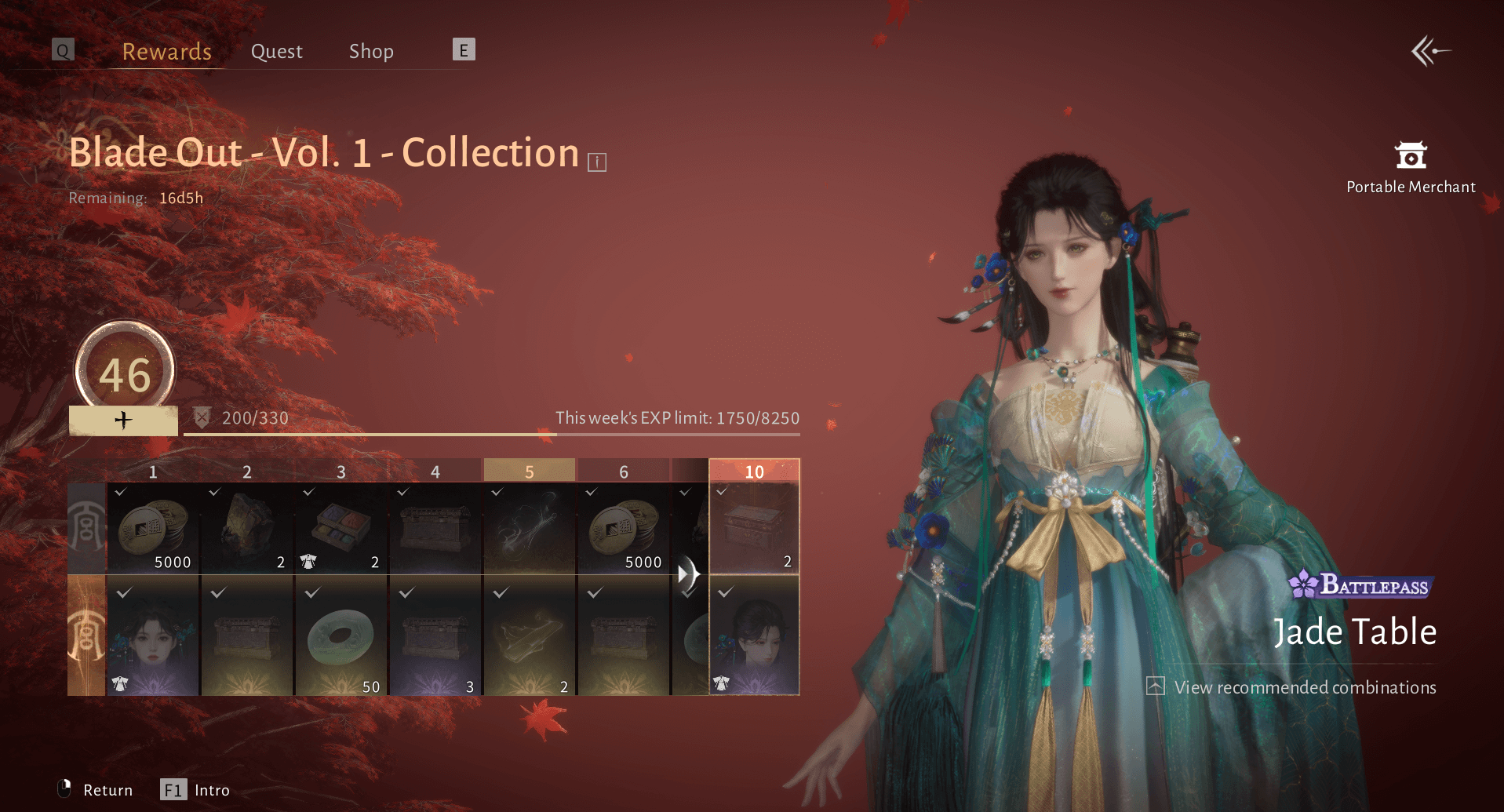The image size is (1504, 812).
Task: Switch to the Quest tab
Action: coord(276,50)
